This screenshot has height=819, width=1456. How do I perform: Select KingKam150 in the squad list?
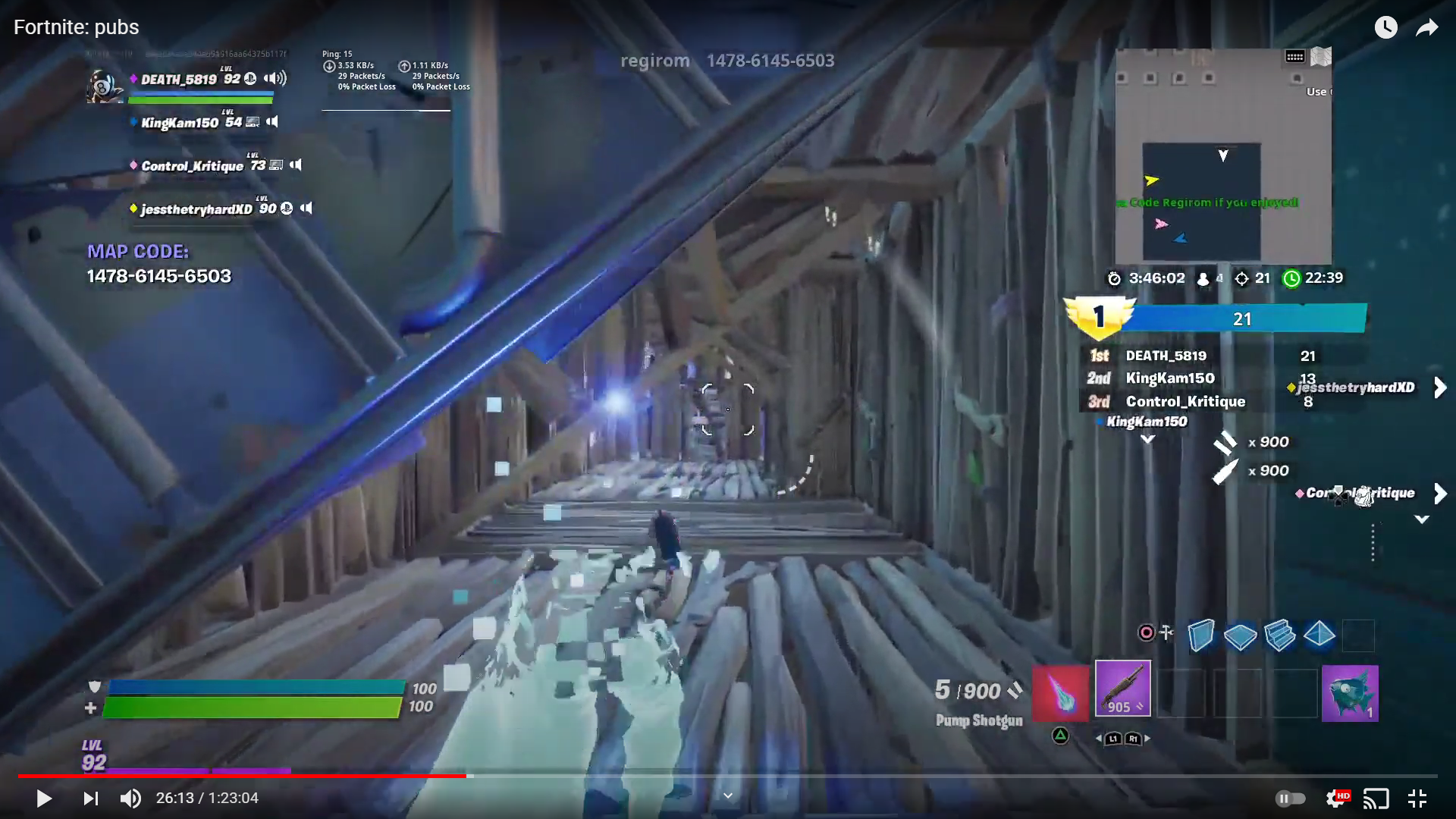[x=180, y=123]
